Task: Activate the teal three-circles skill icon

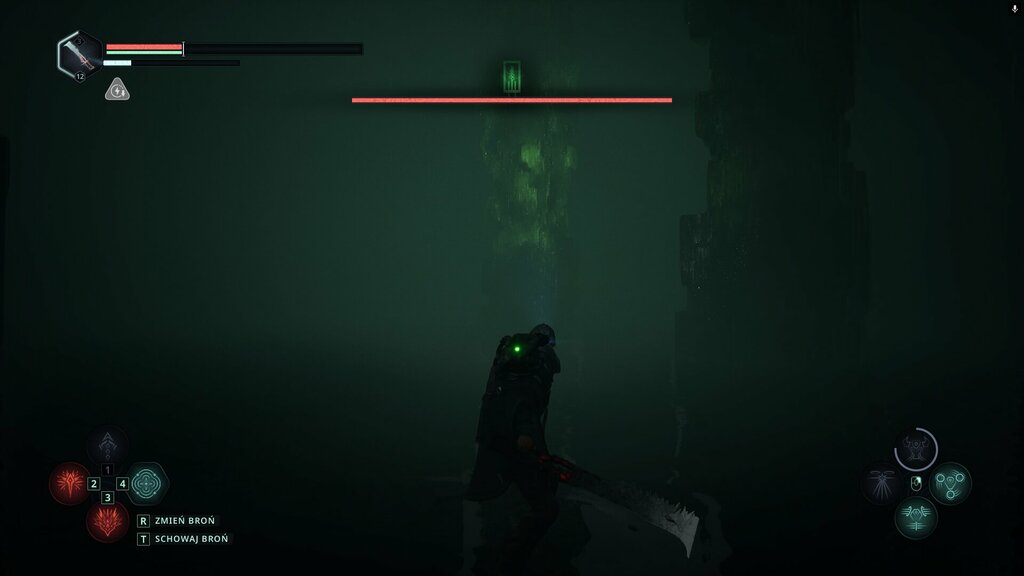Action: [x=949, y=483]
